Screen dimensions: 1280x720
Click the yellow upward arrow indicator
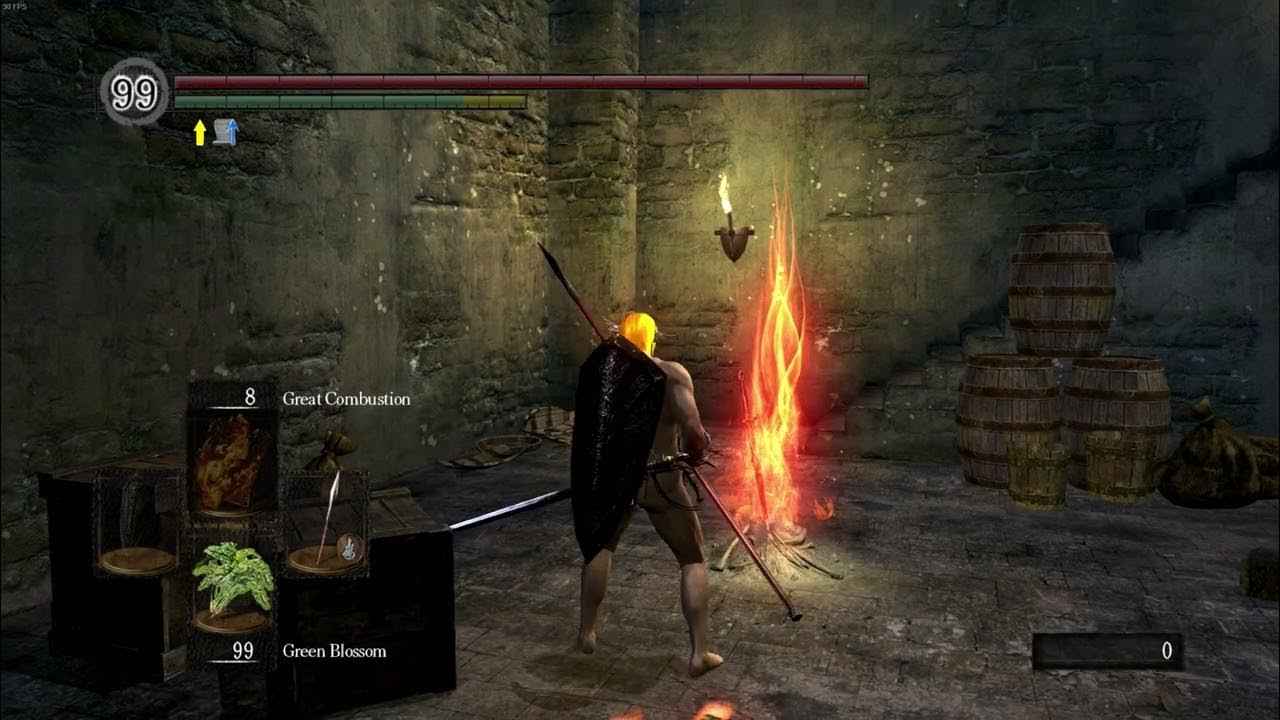pos(200,132)
